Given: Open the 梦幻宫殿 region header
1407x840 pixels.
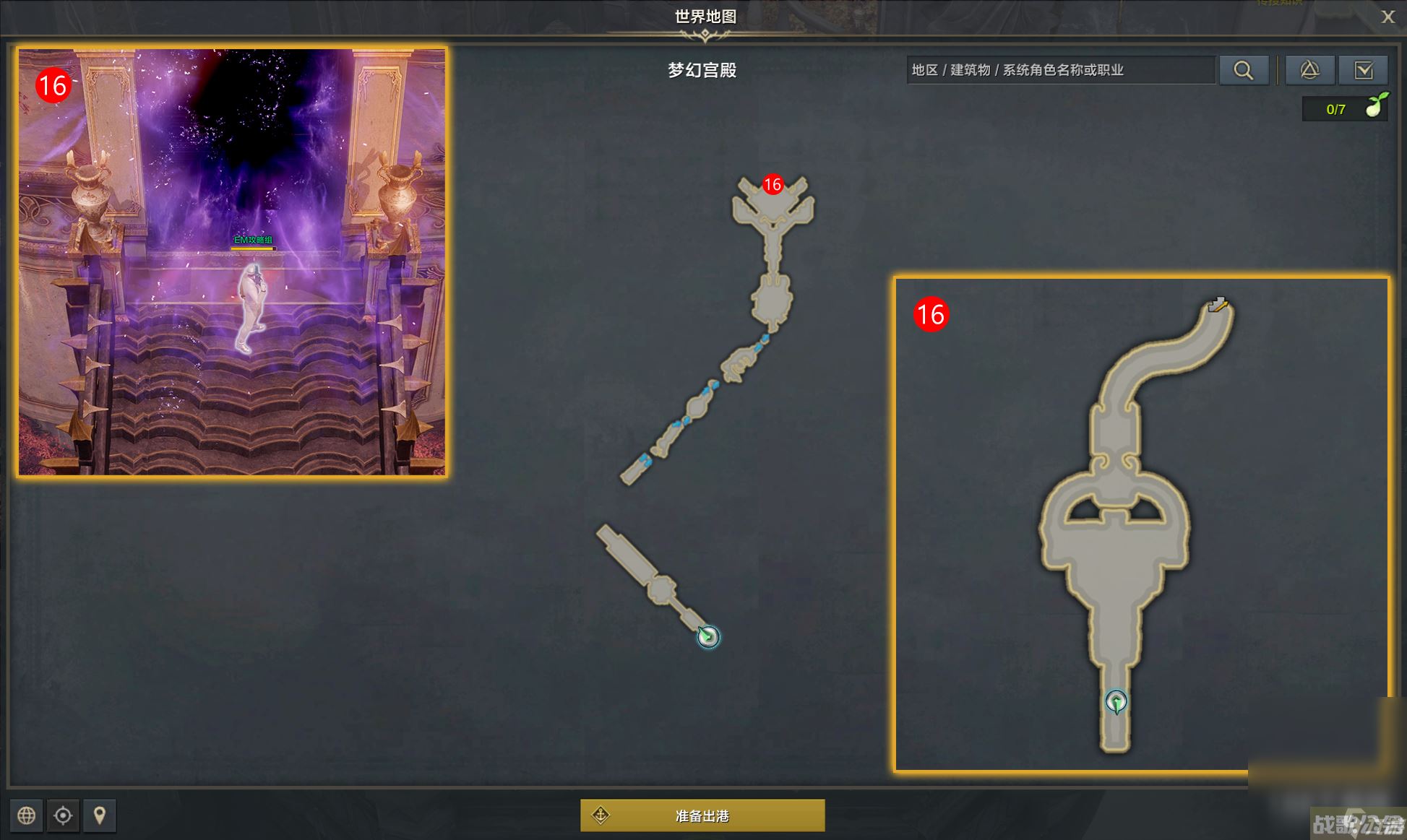Looking at the screenshot, I should 703,71.
